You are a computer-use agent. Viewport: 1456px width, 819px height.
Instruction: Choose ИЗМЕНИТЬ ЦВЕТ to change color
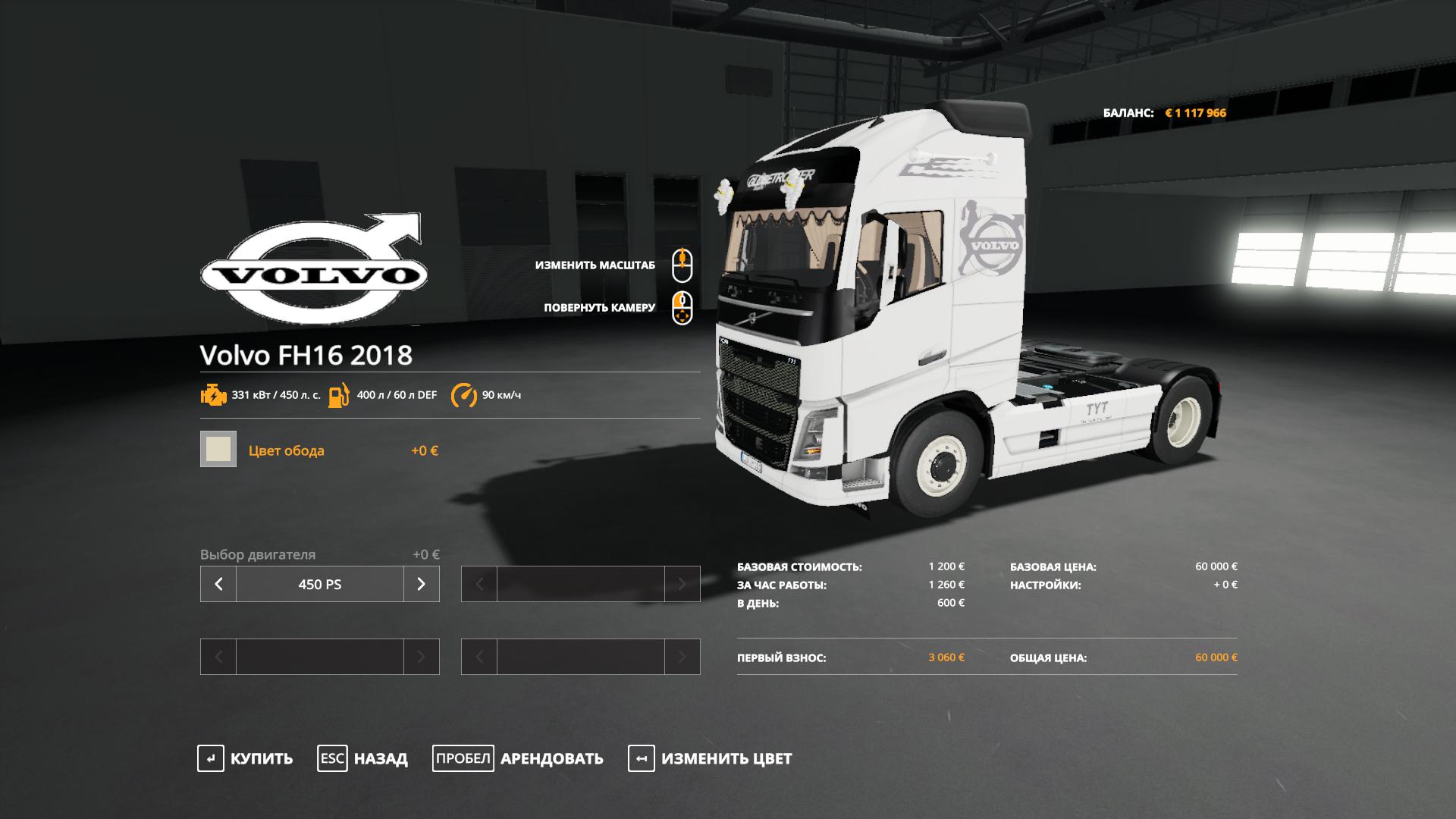click(710, 758)
